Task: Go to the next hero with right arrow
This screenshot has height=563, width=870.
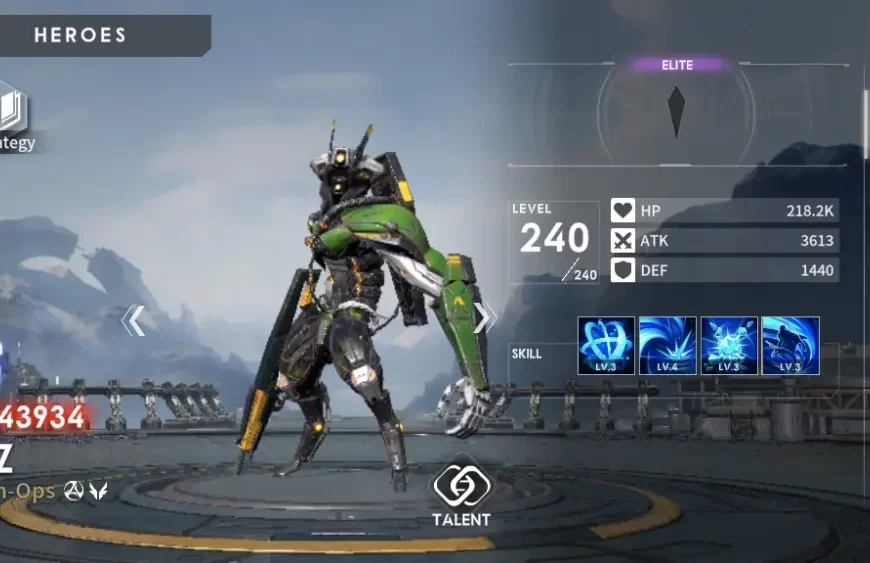Action: 484,318
